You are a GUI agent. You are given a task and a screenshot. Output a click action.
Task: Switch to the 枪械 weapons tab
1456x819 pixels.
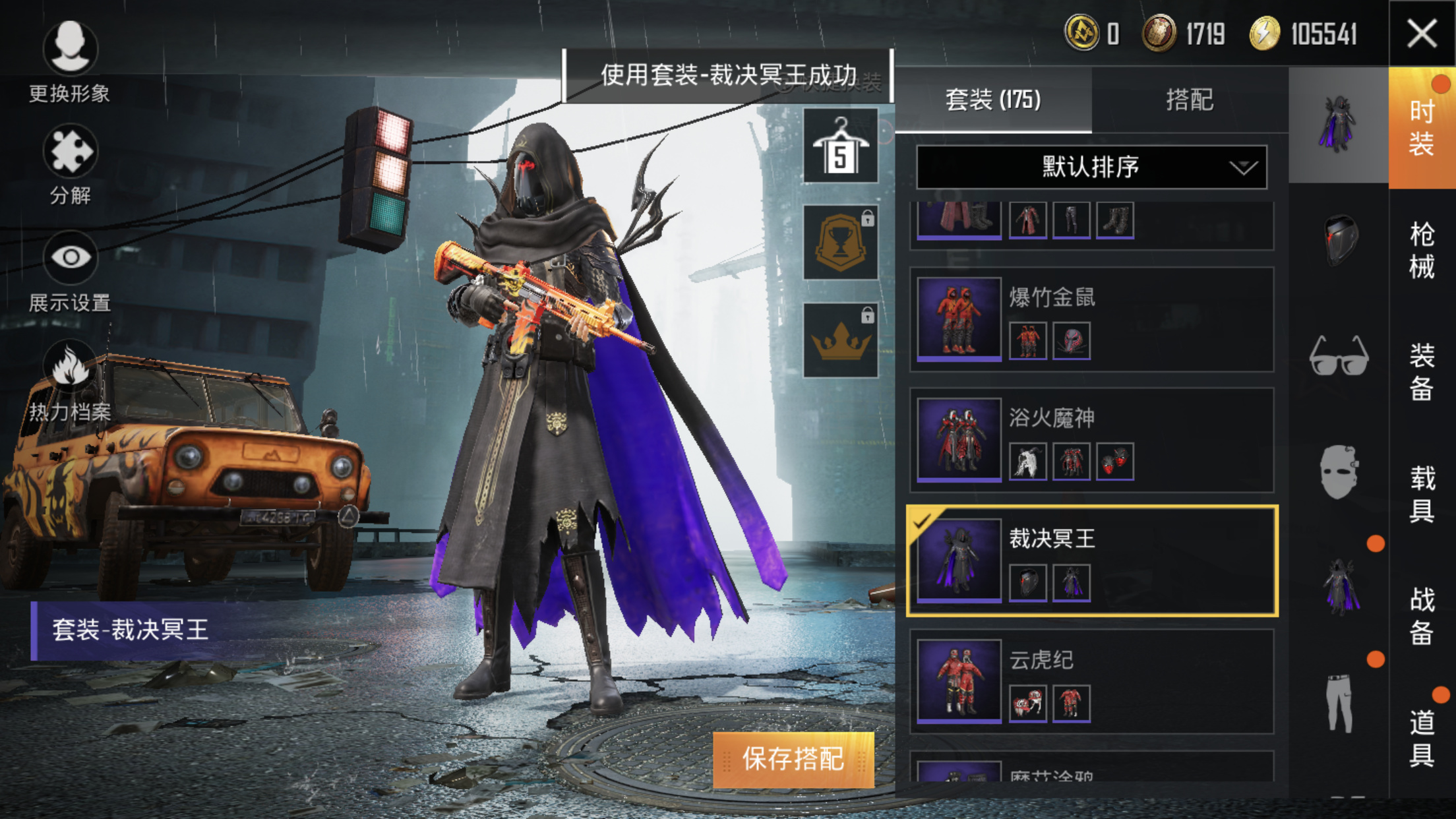tap(1422, 251)
